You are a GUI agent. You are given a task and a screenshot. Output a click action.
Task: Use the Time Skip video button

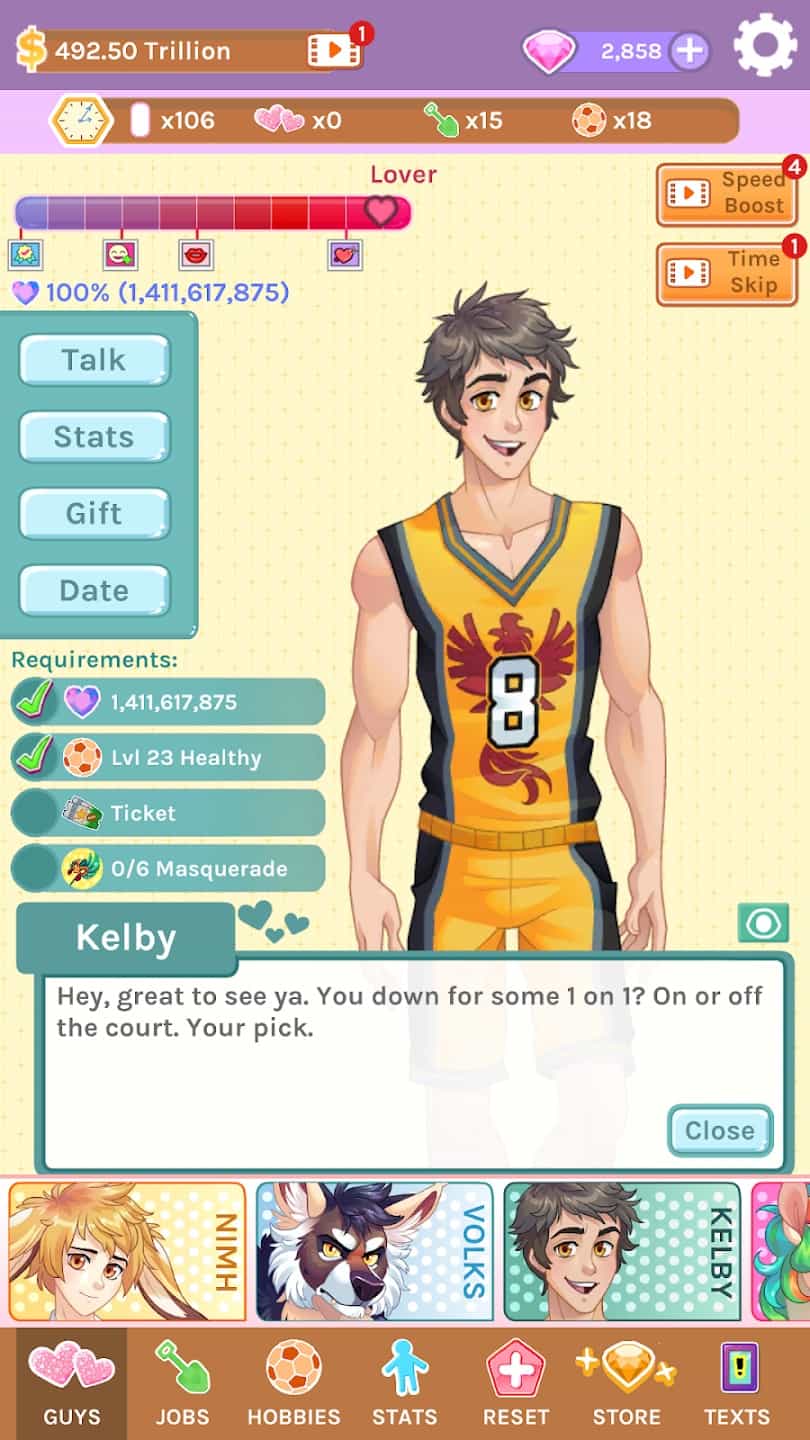pyautogui.click(x=727, y=273)
